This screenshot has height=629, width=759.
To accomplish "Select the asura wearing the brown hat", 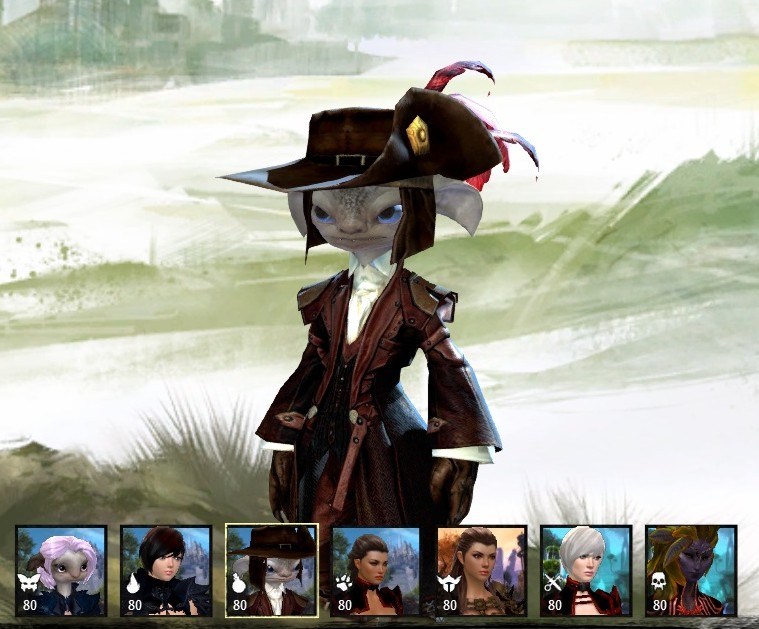I will click(272, 570).
